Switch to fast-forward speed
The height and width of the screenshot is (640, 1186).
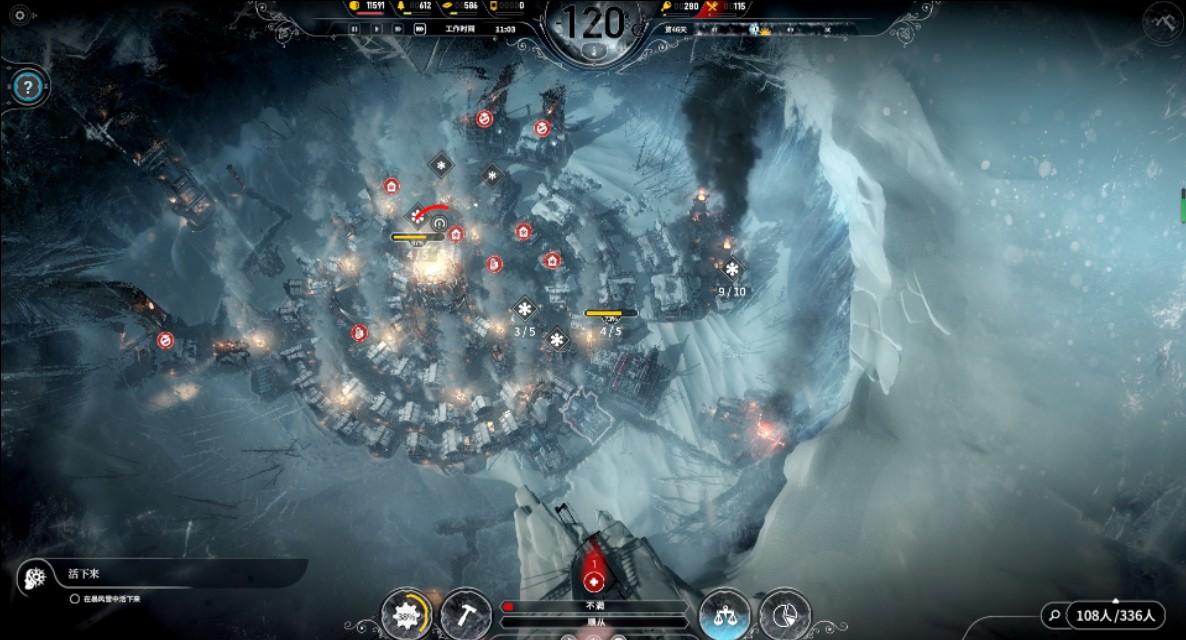397,29
